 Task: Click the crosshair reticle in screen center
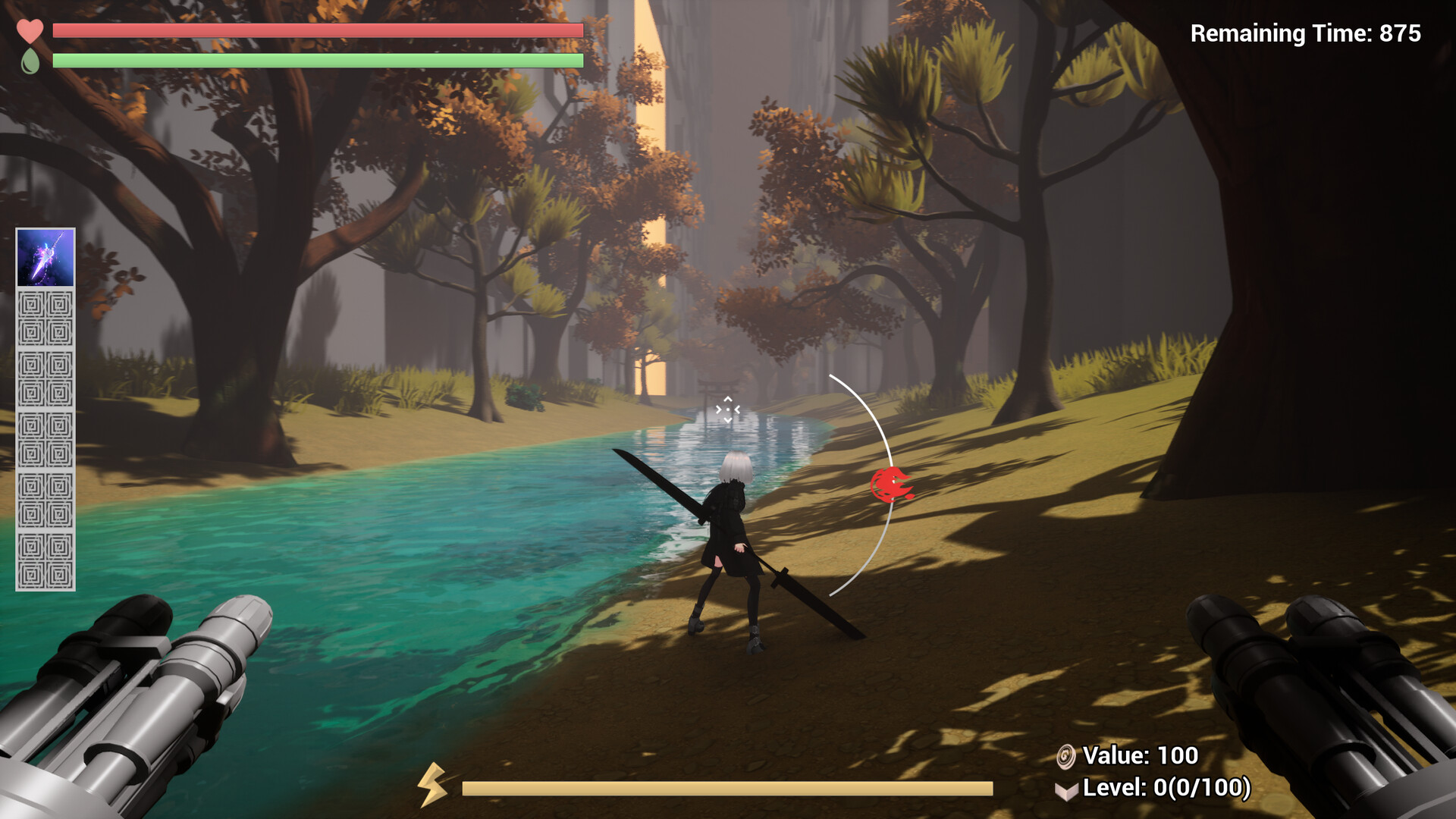pyautogui.click(x=728, y=409)
